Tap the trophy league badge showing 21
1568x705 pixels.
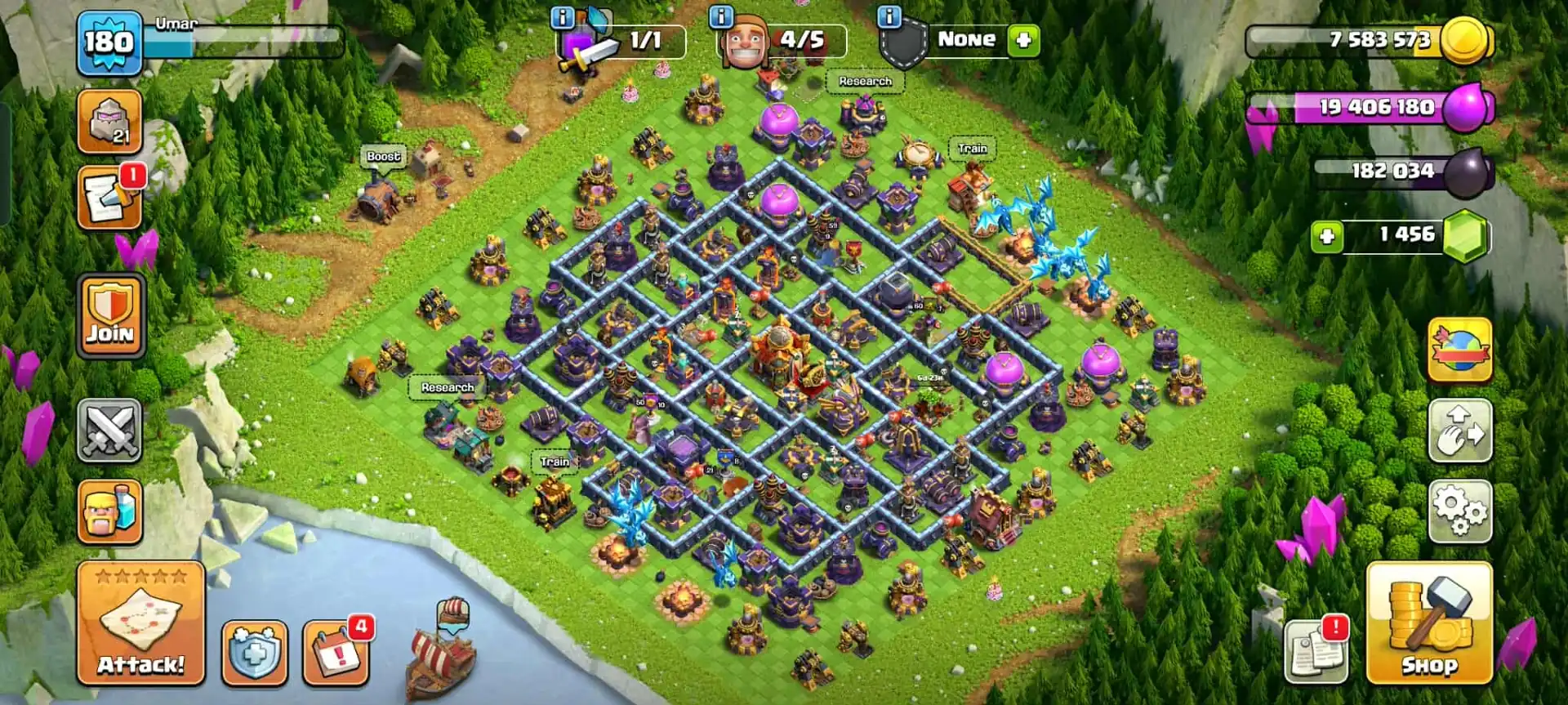[109, 121]
